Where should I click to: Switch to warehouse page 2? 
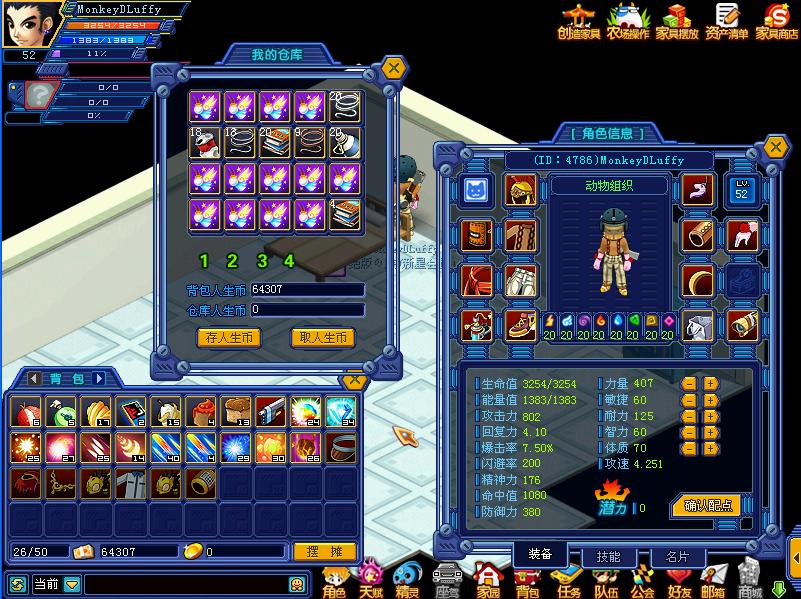[x=232, y=261]
